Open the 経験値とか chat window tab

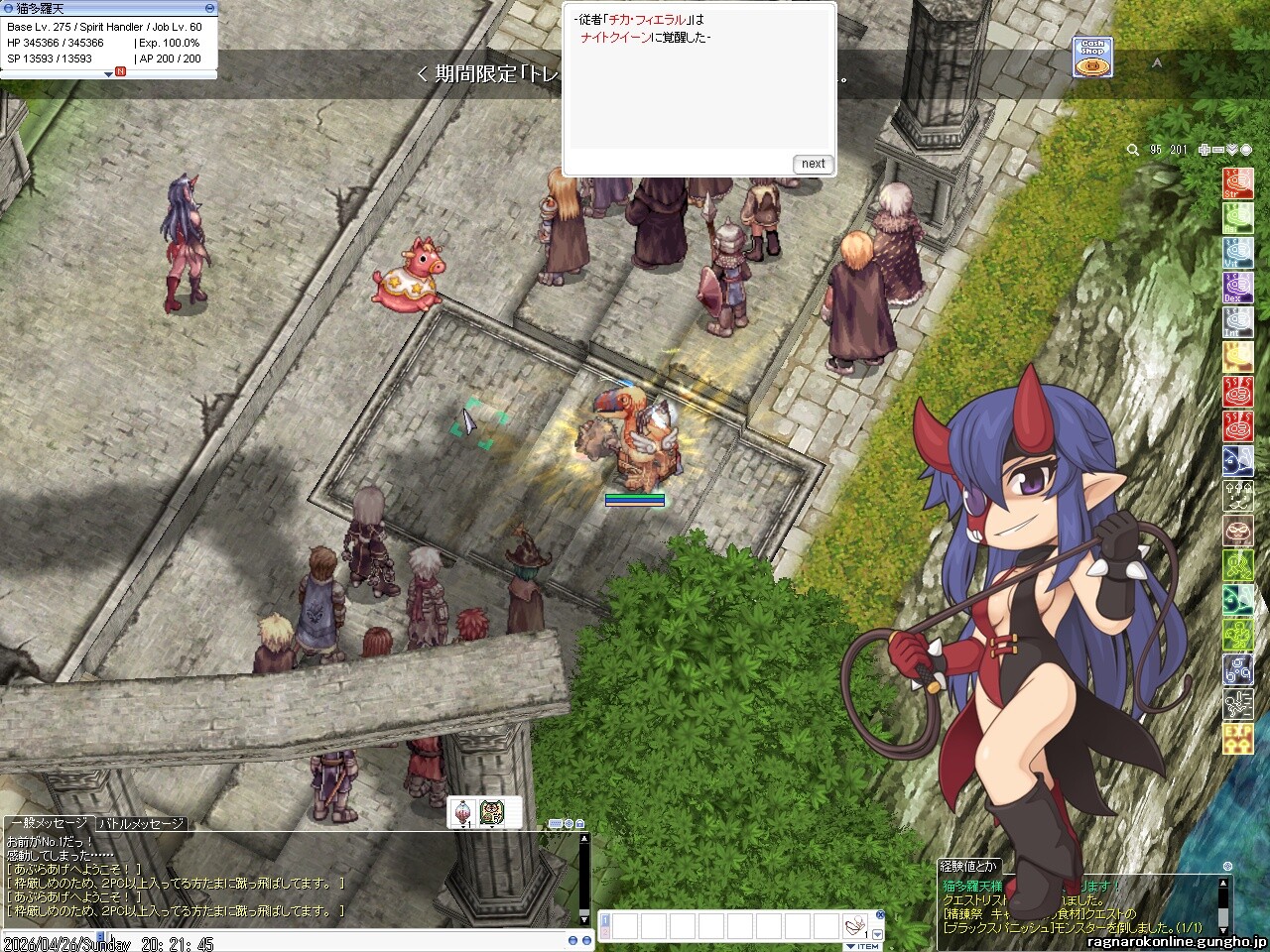[x=970, y=866]
